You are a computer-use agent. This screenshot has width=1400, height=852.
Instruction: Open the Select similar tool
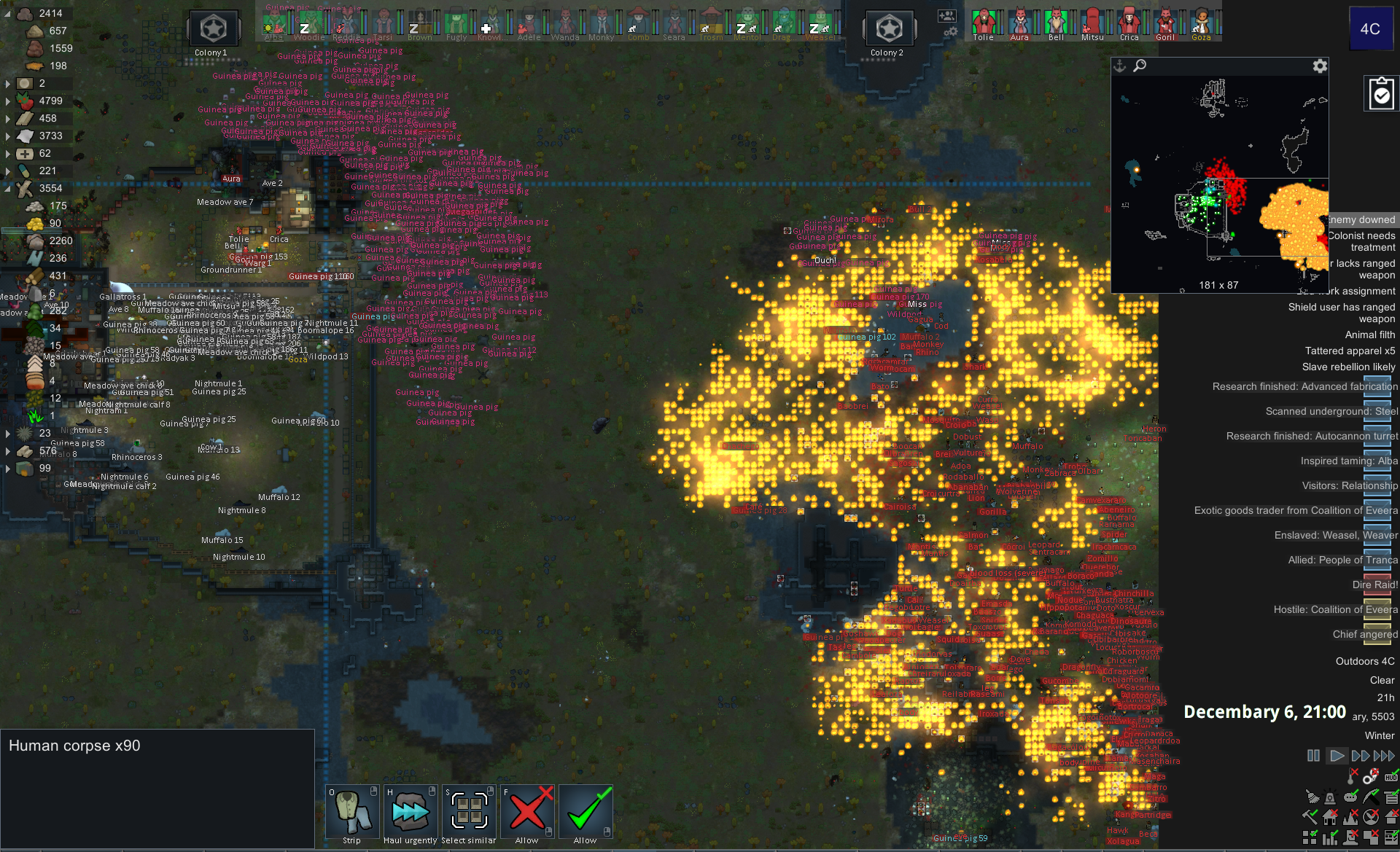[467, 810]
